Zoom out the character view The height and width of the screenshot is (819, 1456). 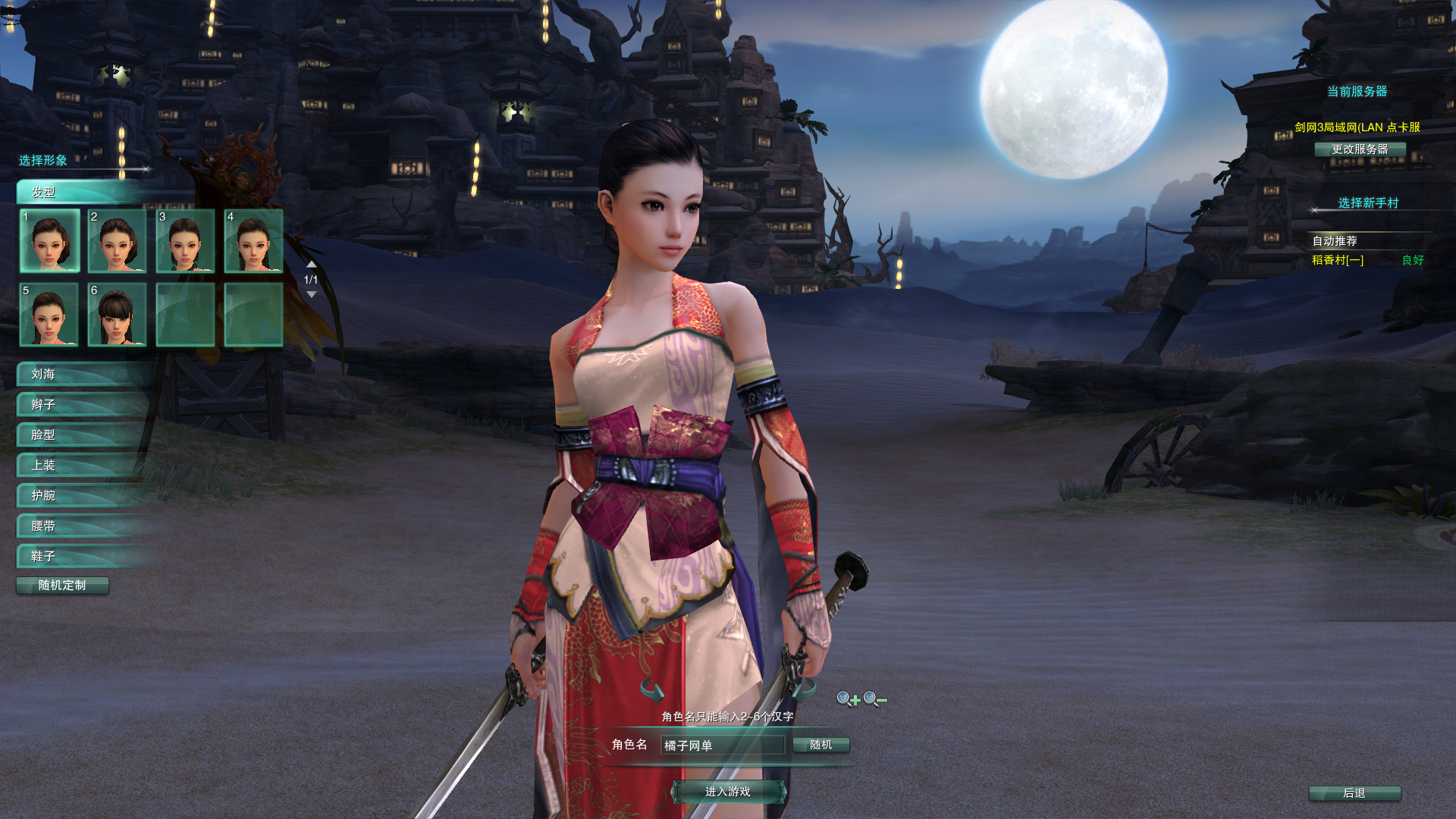[874, 699]
